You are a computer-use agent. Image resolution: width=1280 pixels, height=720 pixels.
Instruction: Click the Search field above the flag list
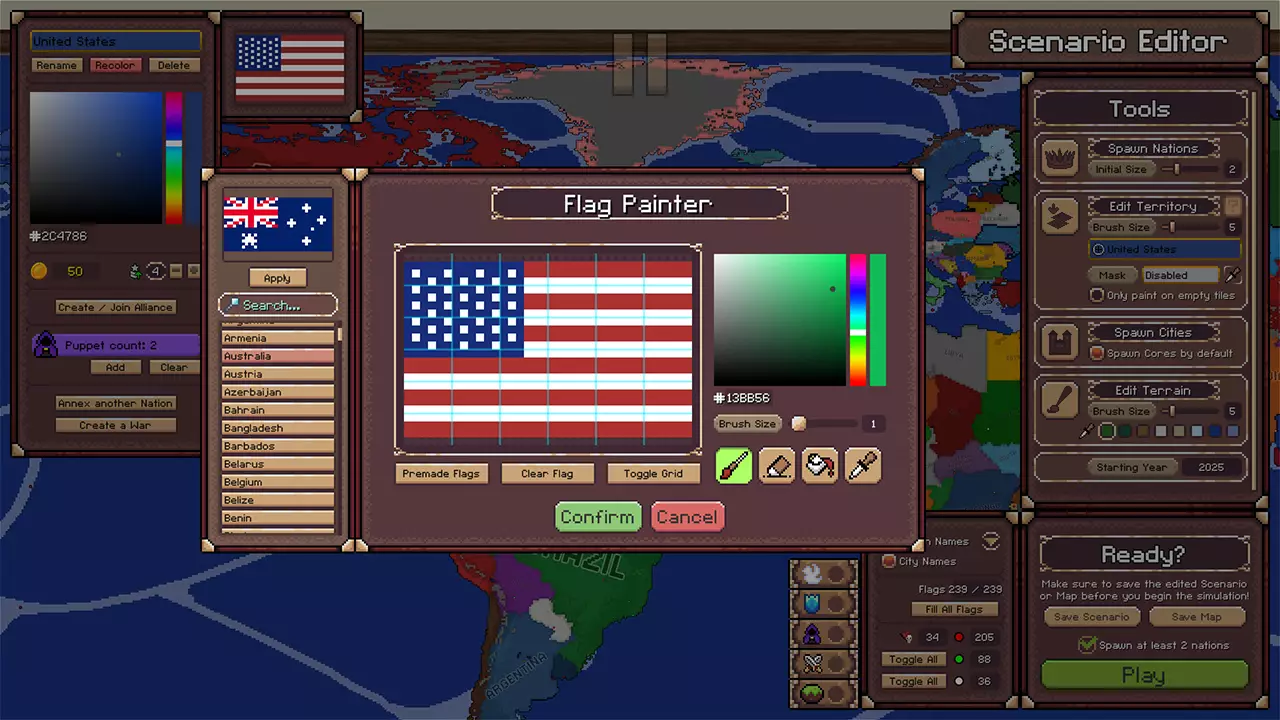(x=277, y=305)
